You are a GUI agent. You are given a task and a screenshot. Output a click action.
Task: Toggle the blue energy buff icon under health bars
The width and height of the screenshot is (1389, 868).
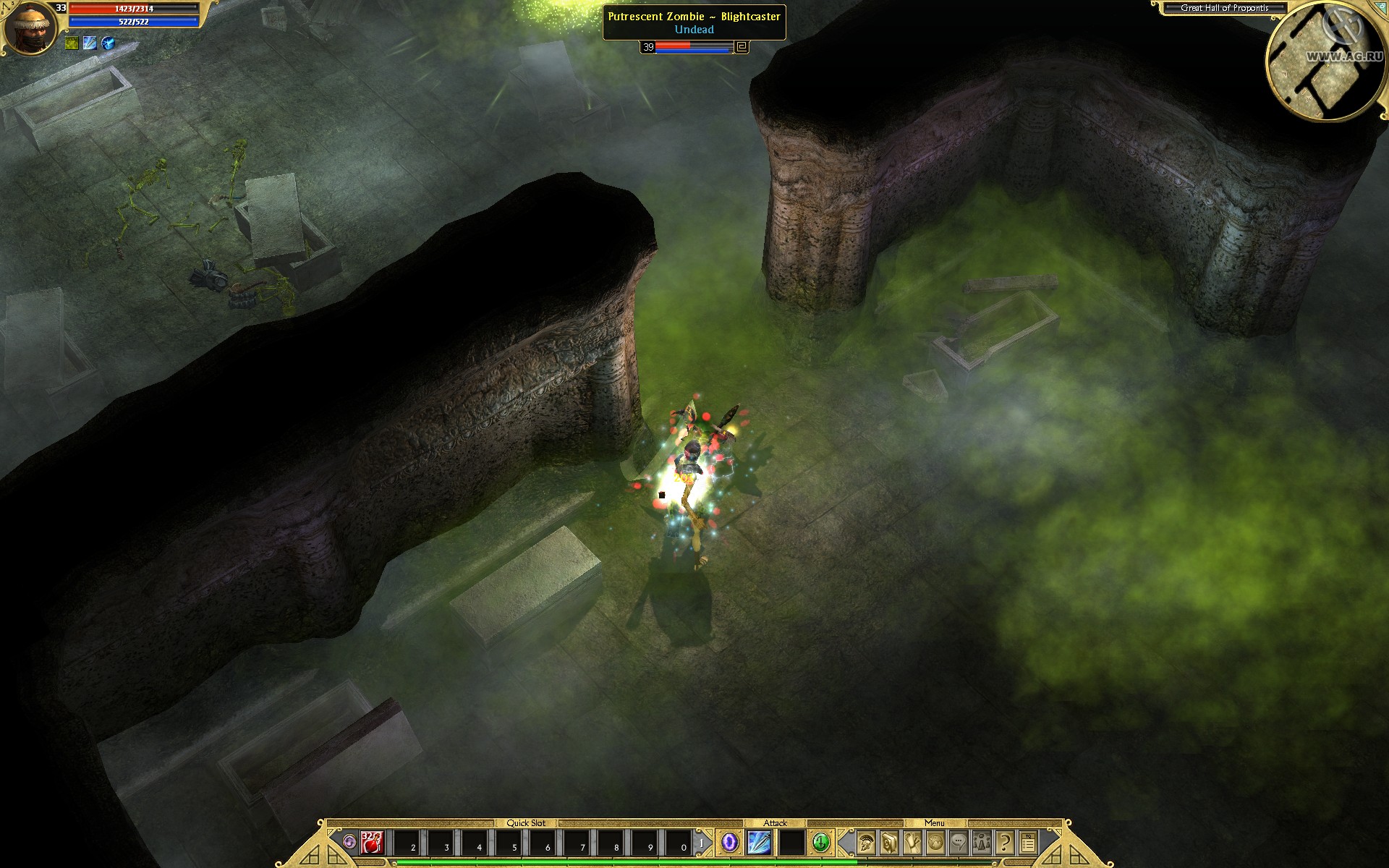coord(108,43)
